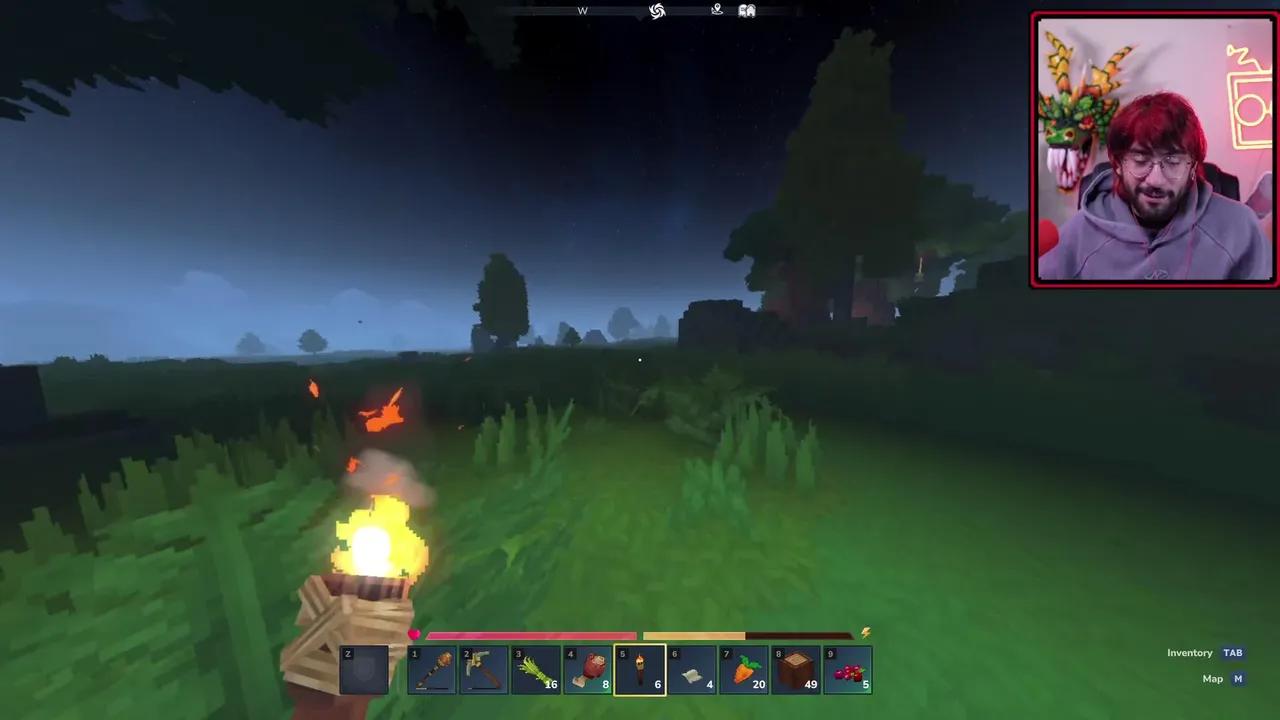
Task: Click the yellow stamina bar
Action: click(695, 634)
